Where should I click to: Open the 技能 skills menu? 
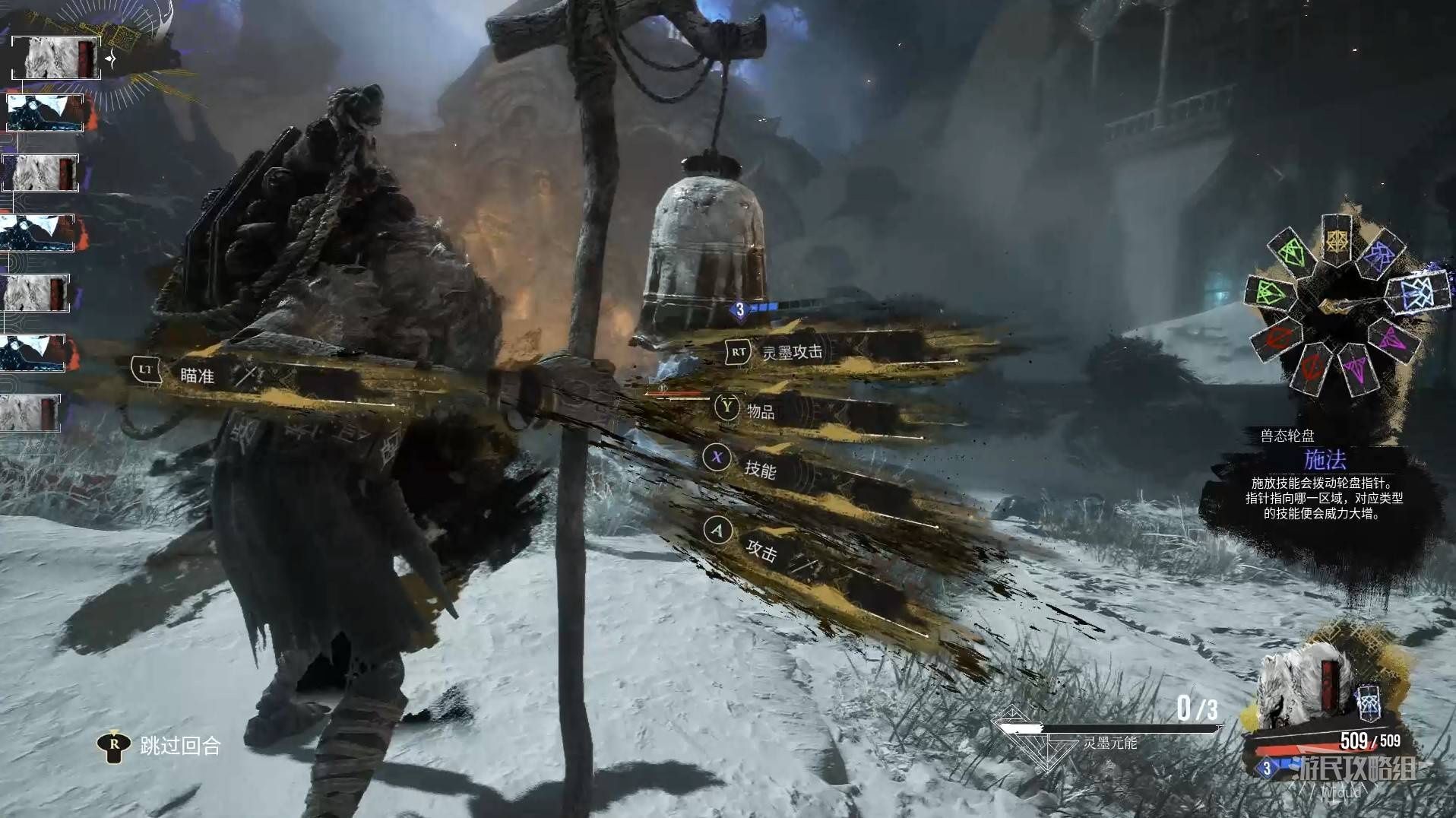coord(758,468)
